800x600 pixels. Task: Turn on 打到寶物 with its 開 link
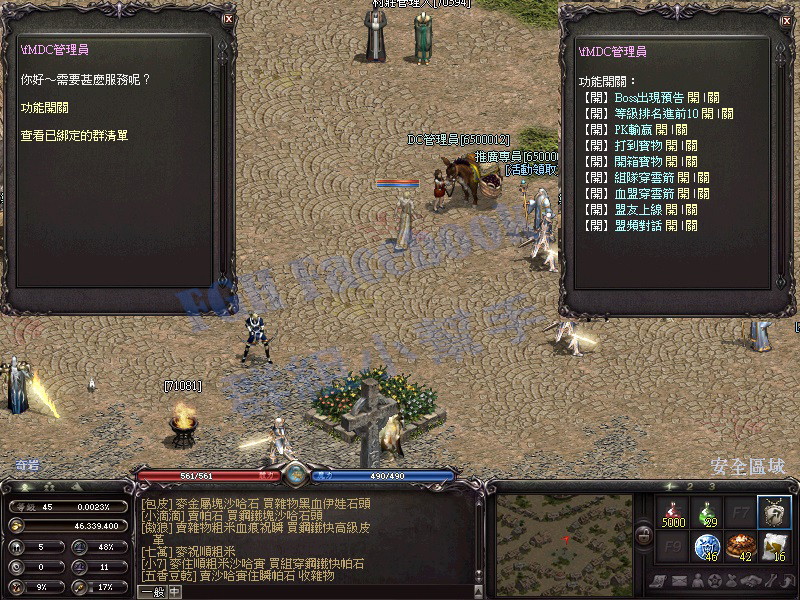671,146
